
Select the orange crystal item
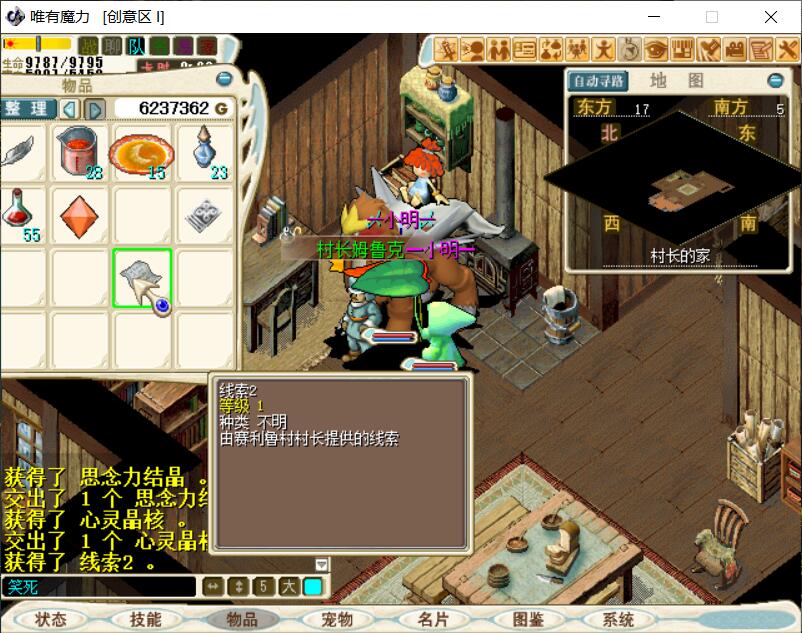(x=79, y=214)
